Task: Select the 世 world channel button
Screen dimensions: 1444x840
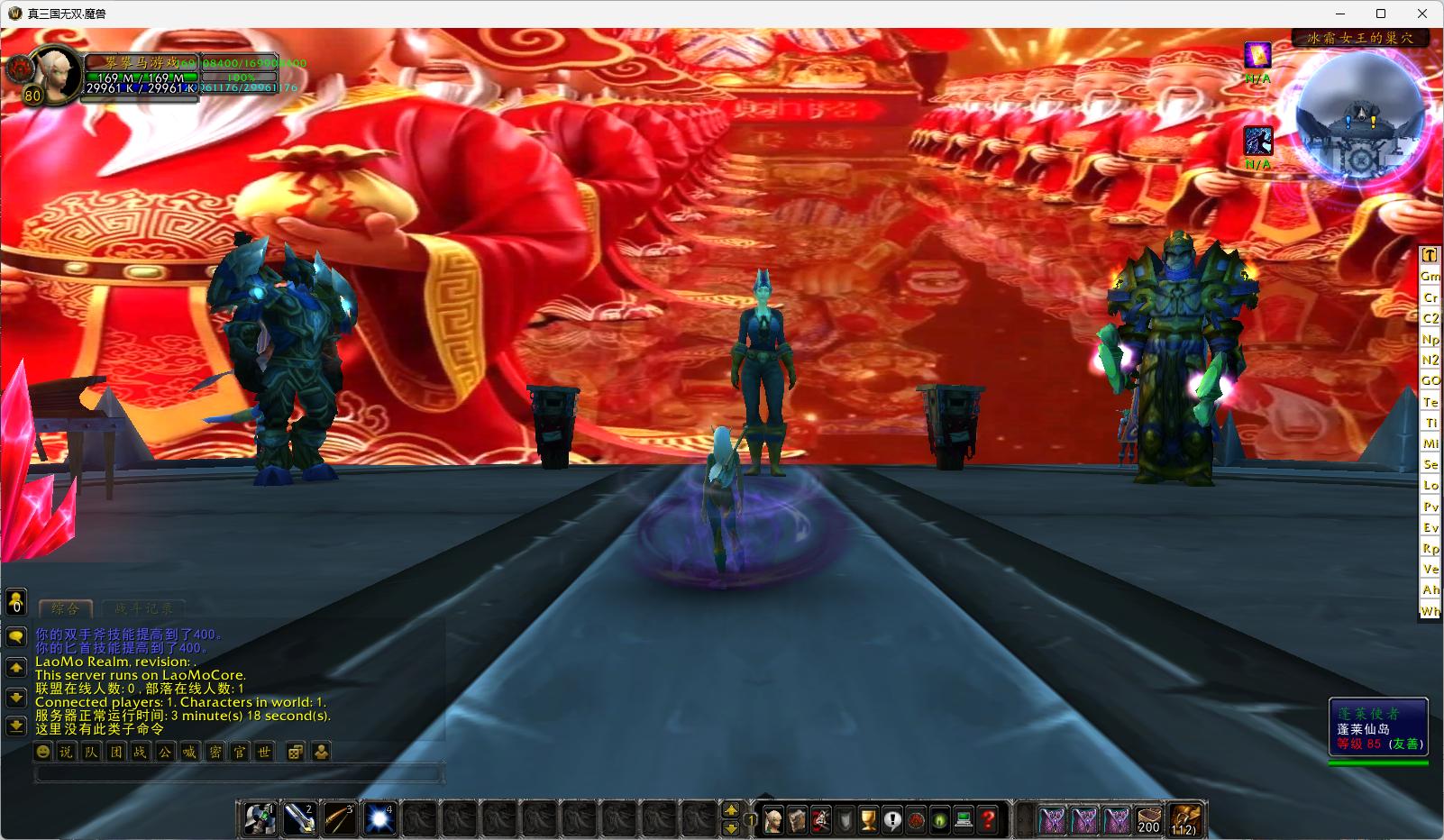Action: click(263, 752)
